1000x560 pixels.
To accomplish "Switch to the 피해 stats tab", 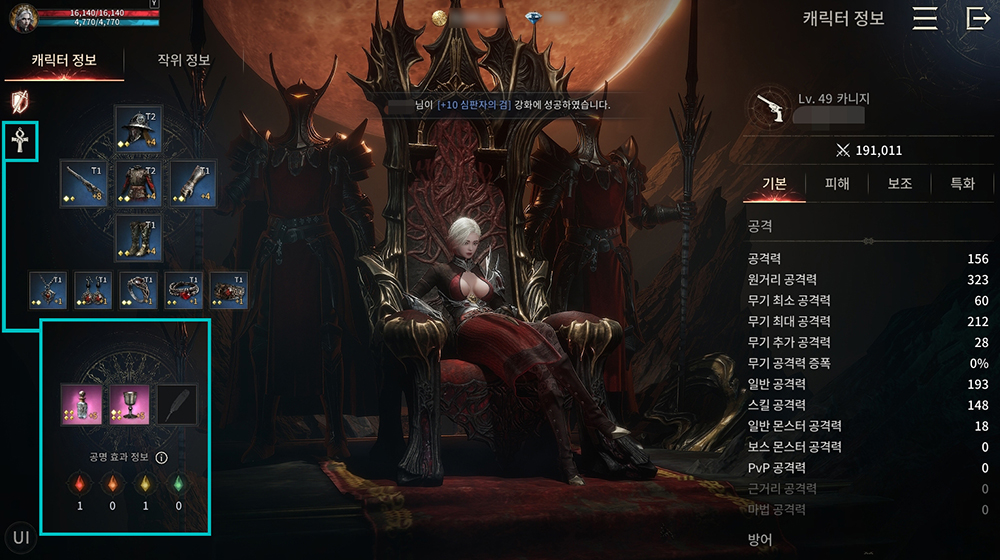I will coord(837,184).
